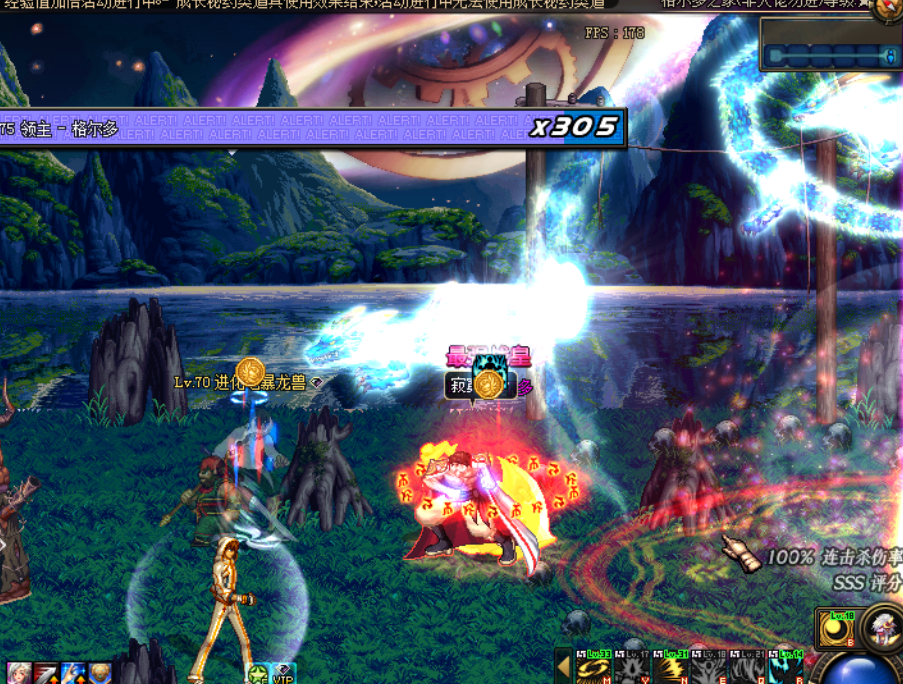The width and height of the screenshot is (903, 684).
Task: Activate the Lv.33 golden swirl skill
Action: (593, 668)
